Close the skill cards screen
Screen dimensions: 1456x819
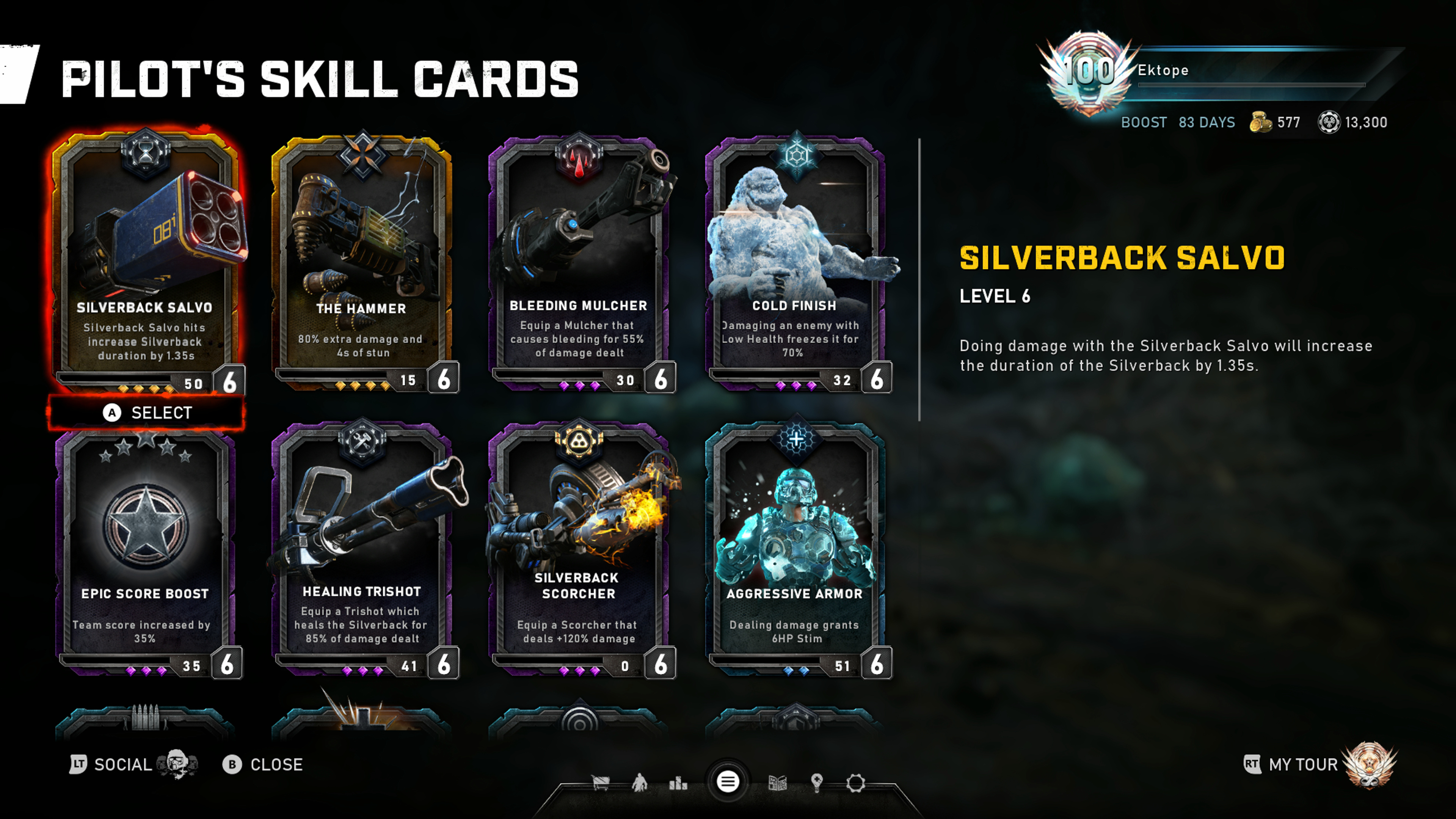pyautogui.click(x=264, y=764)
